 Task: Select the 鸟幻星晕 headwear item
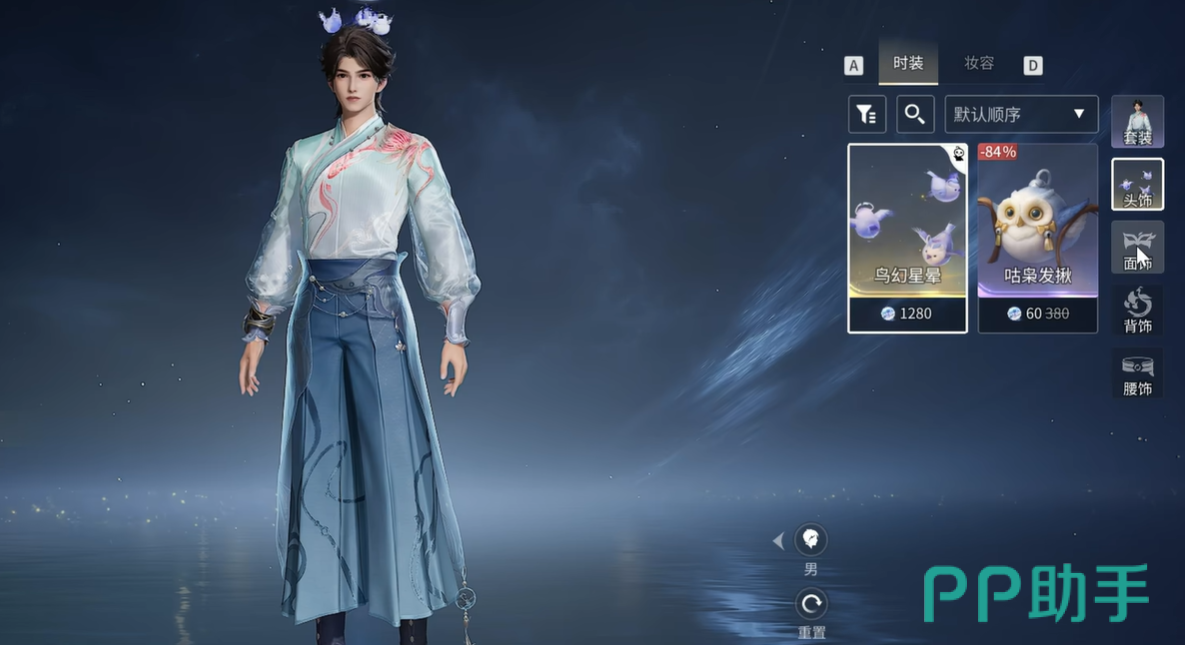click(x=907, y=237)
